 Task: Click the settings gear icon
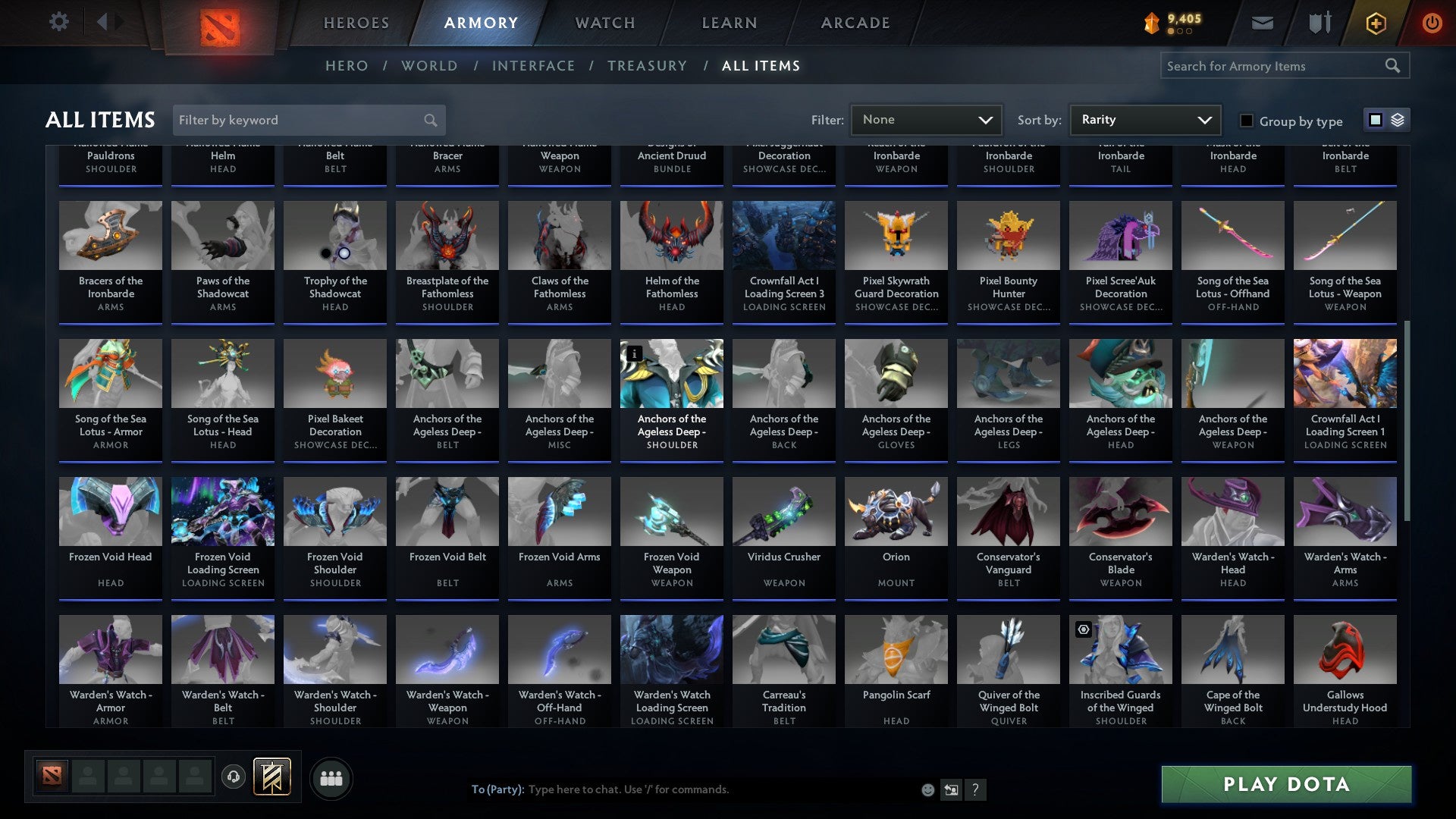click(x=58, y=21)
